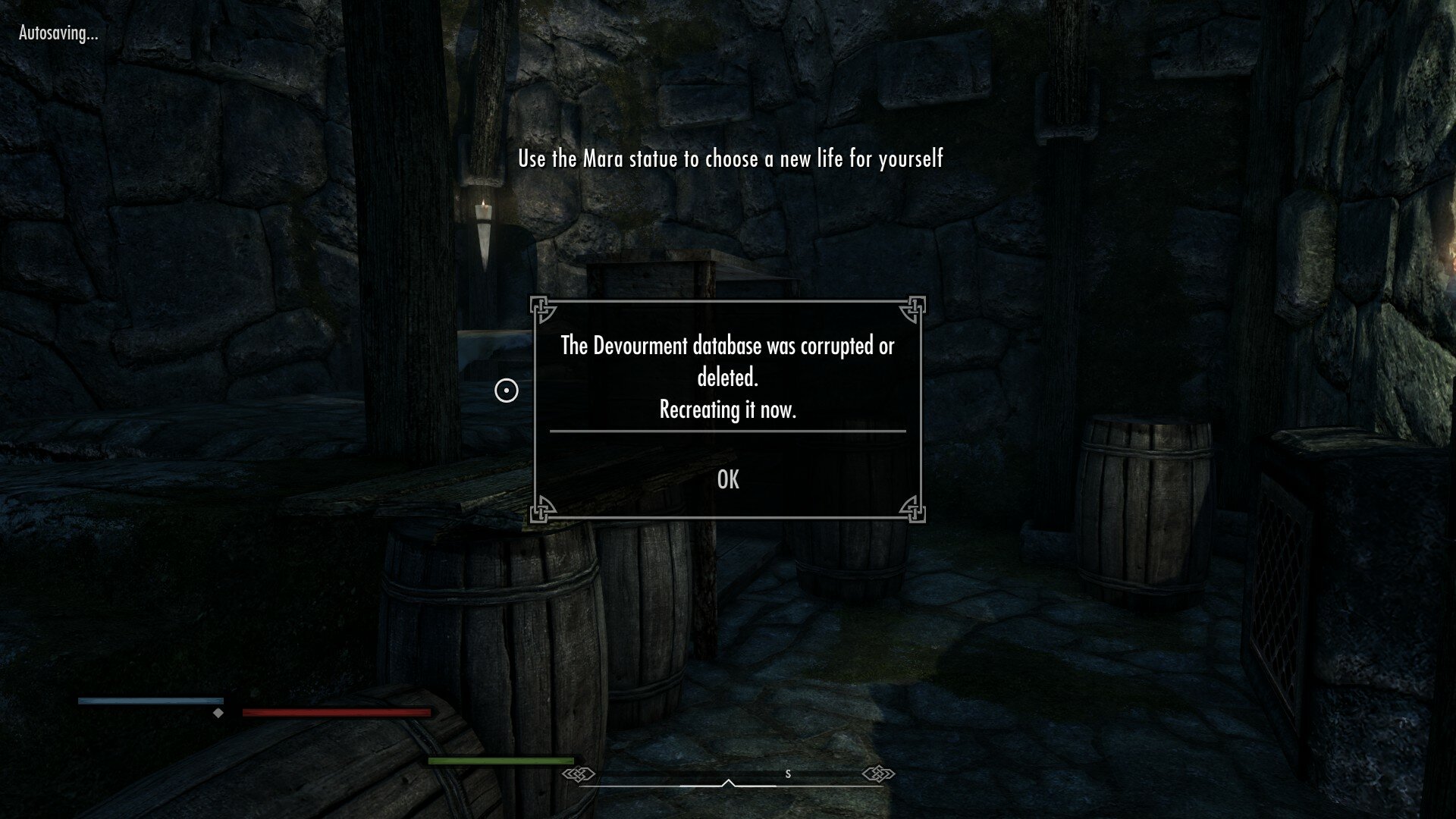Expand the message dialog divider line

(726, 431)
